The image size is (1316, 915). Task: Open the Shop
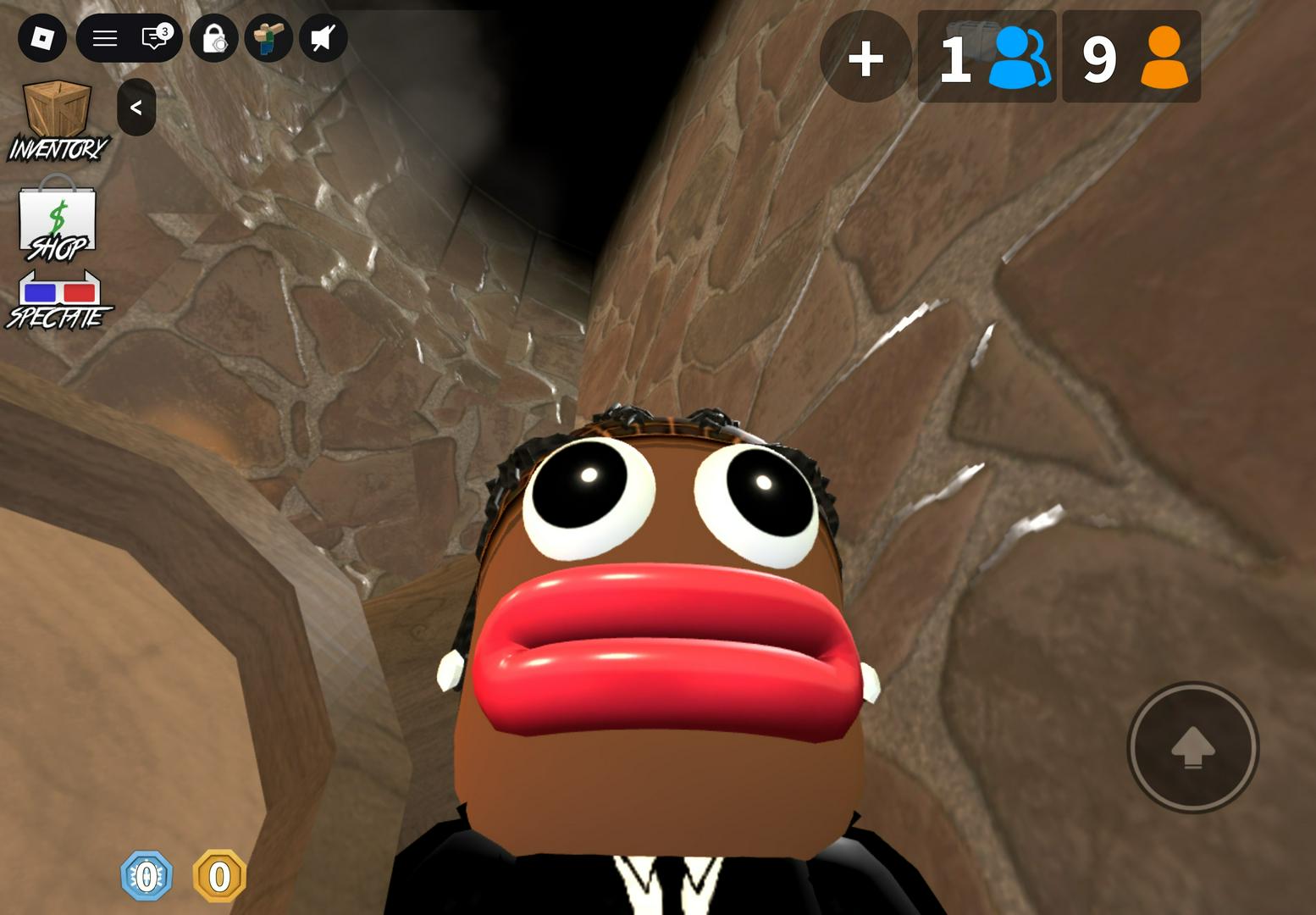[x=58, y=220]
